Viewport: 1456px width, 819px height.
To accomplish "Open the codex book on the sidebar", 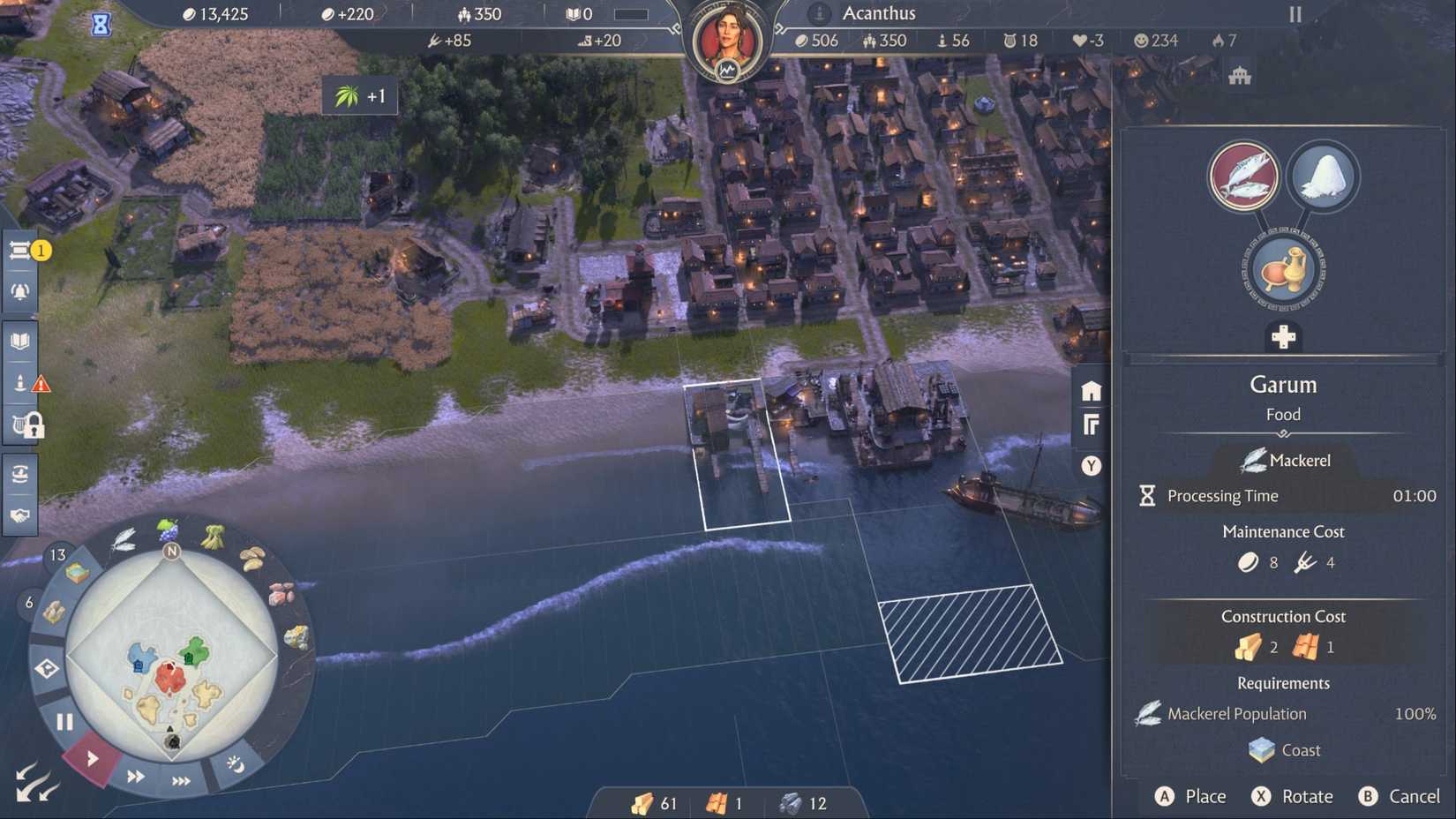I will tap(19, 338).
